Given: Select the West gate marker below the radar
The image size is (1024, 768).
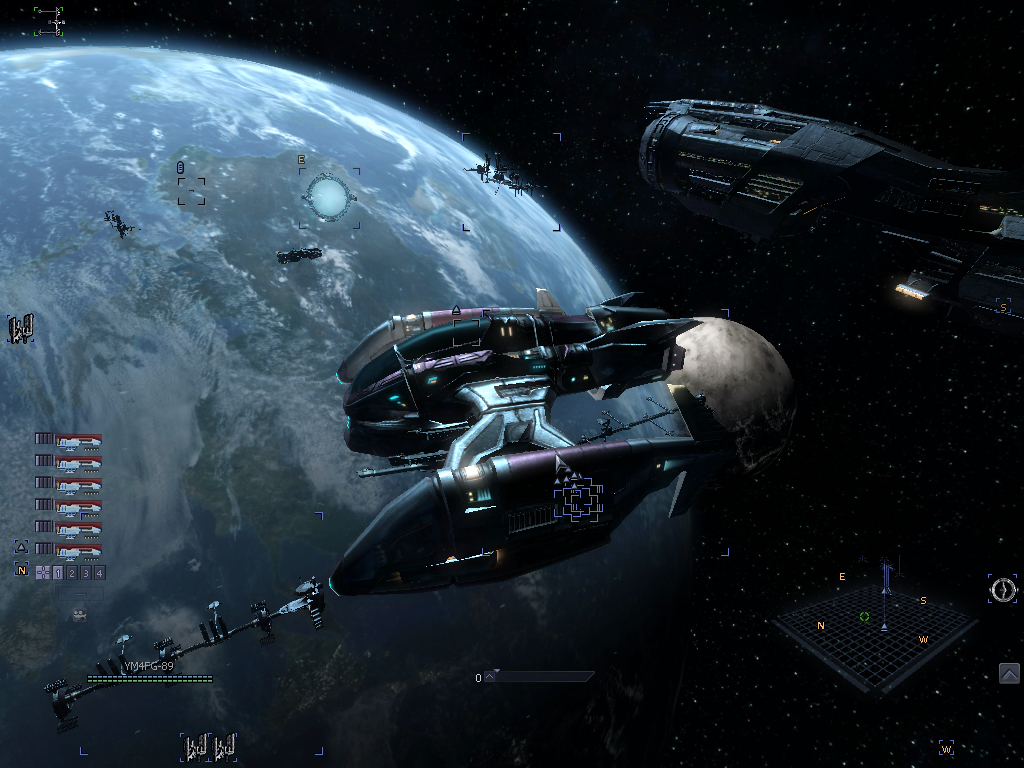Looking at the screenshot, I should 946,748.
